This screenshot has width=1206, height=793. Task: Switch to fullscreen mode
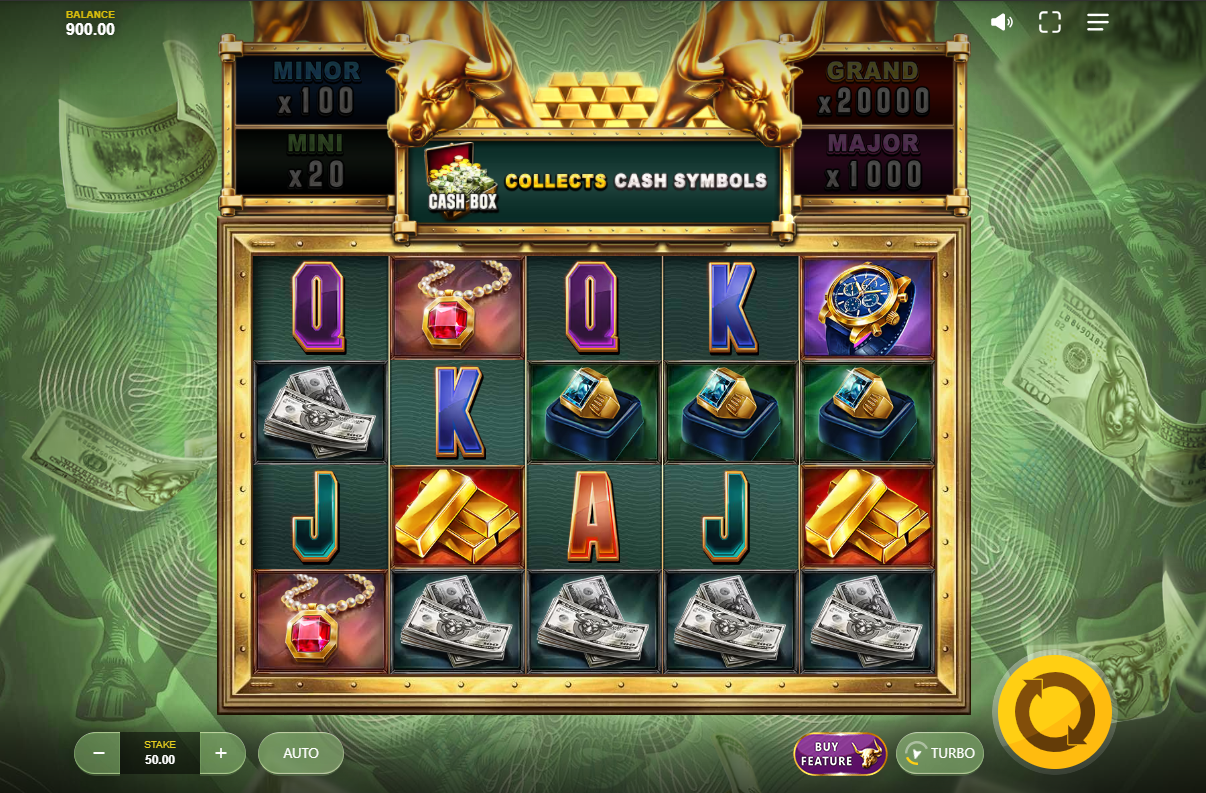coord(1049,22)
